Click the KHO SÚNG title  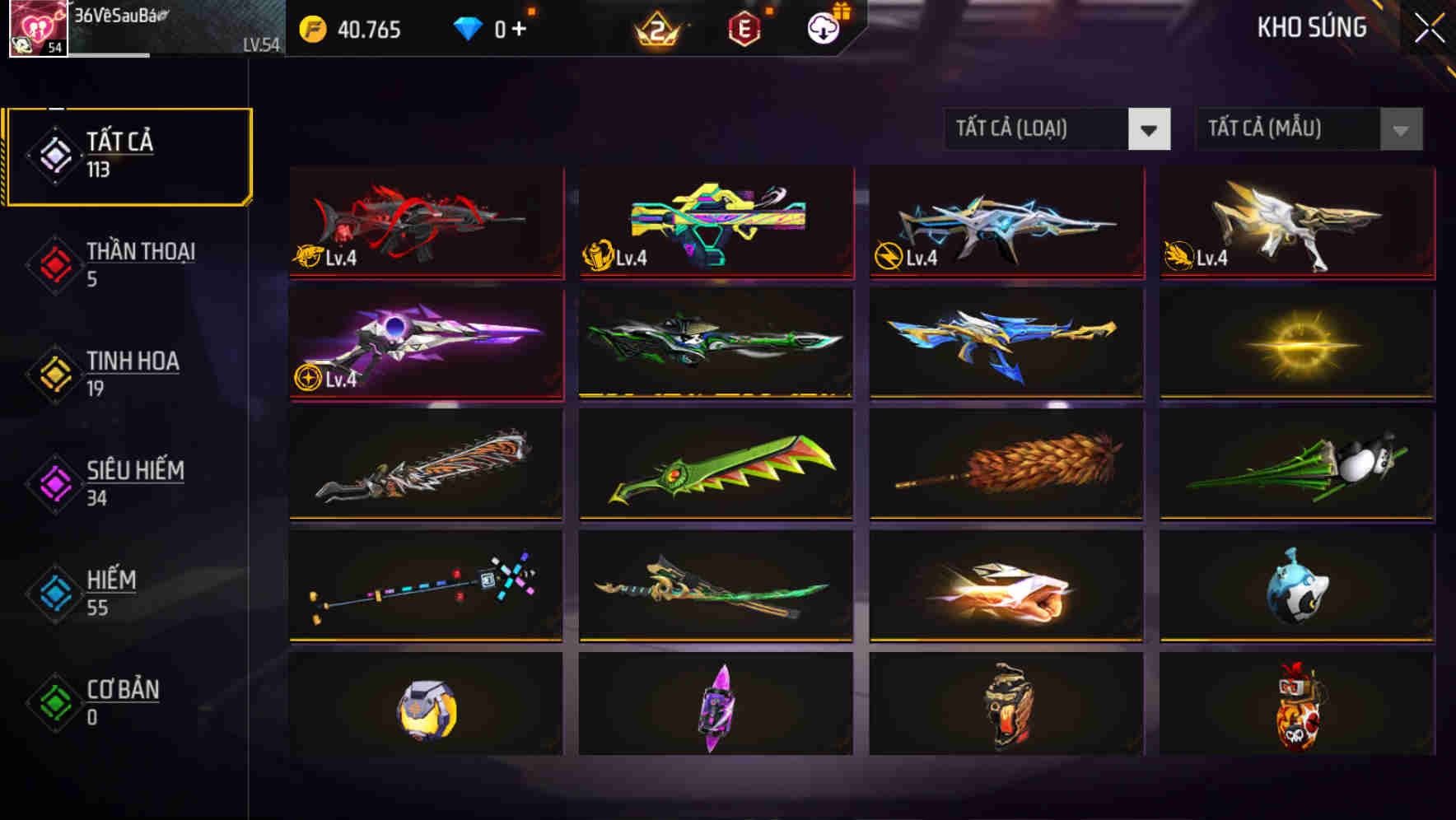coord(1312,28)
